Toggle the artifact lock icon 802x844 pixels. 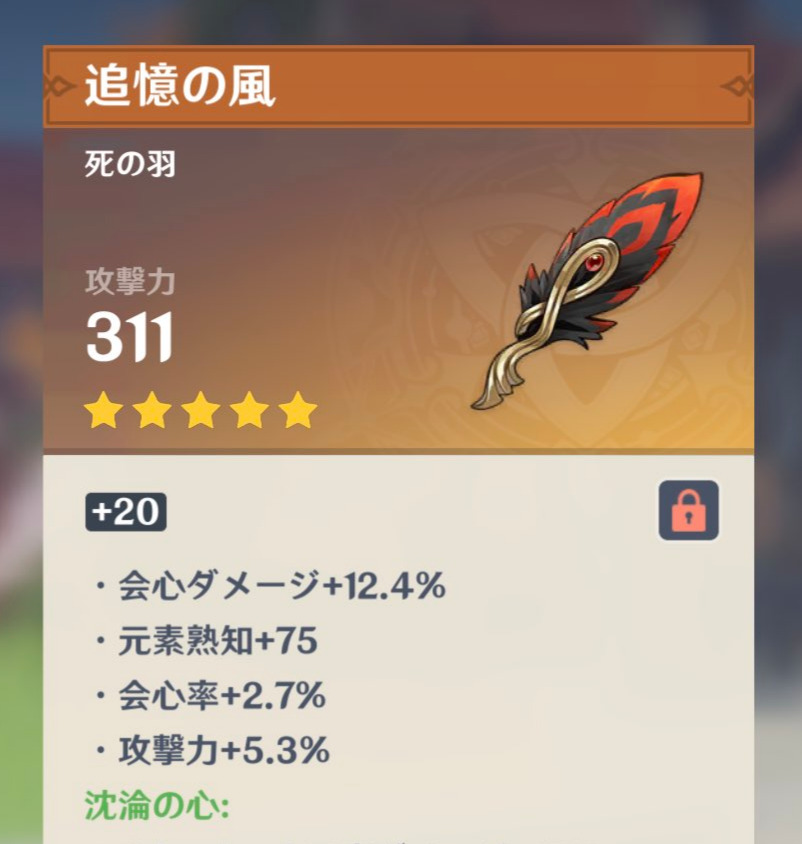coord(688,510)
